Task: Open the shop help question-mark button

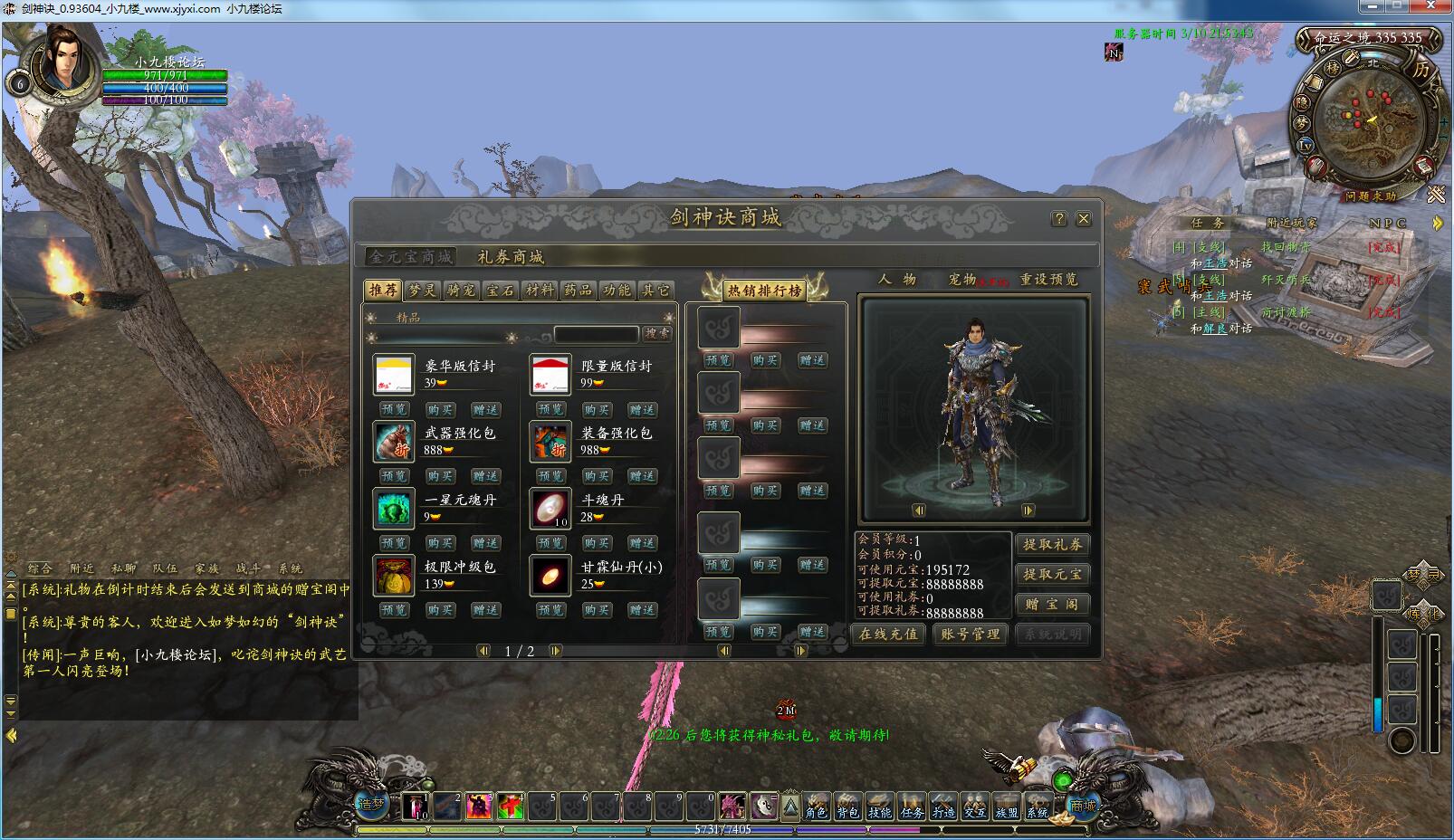Action: (x=1059, y=219)
